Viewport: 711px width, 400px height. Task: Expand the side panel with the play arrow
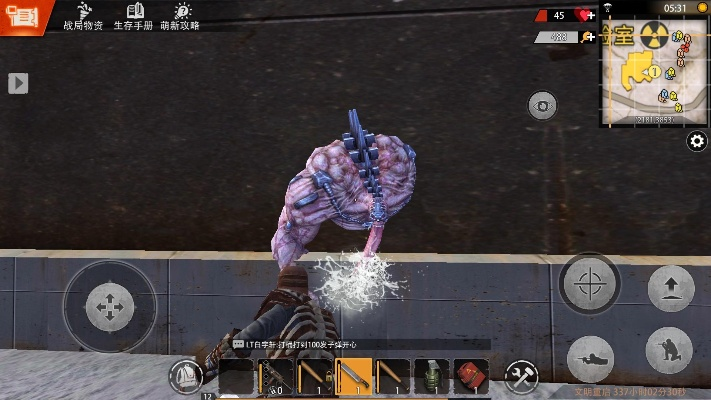18,84
